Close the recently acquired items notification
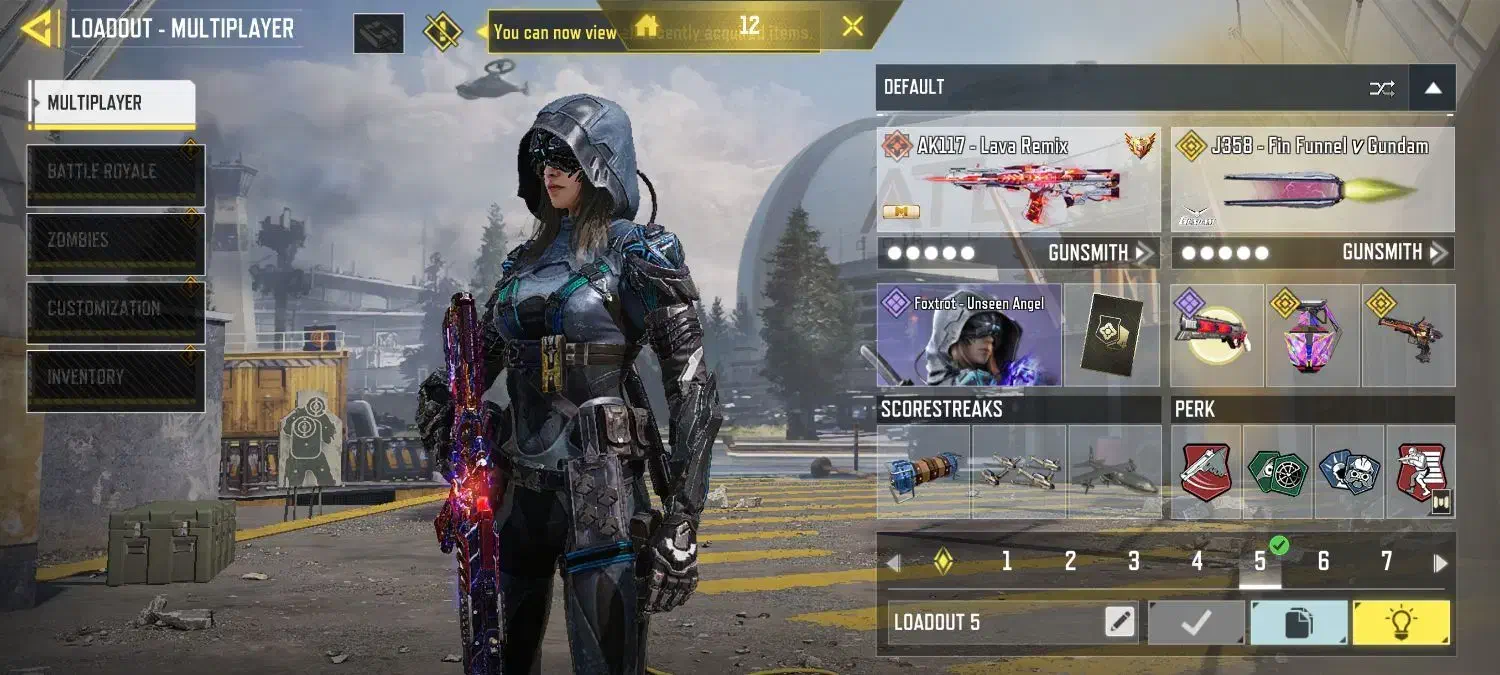The height and width of the screenshot is (675, 1500). 852,27
